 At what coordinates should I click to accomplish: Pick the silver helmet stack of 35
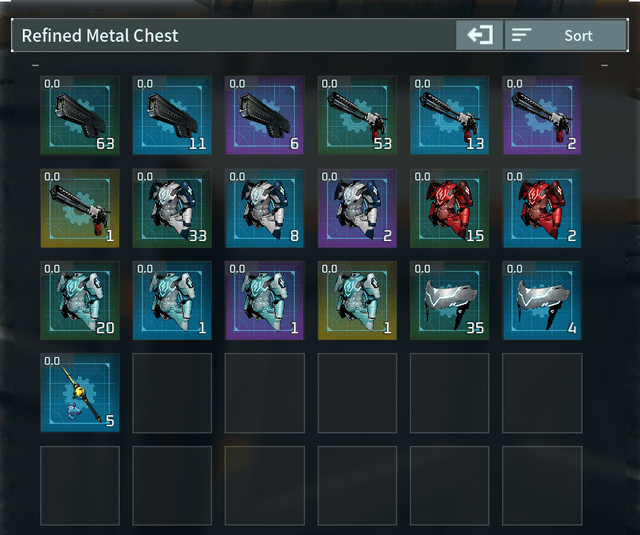450,300
